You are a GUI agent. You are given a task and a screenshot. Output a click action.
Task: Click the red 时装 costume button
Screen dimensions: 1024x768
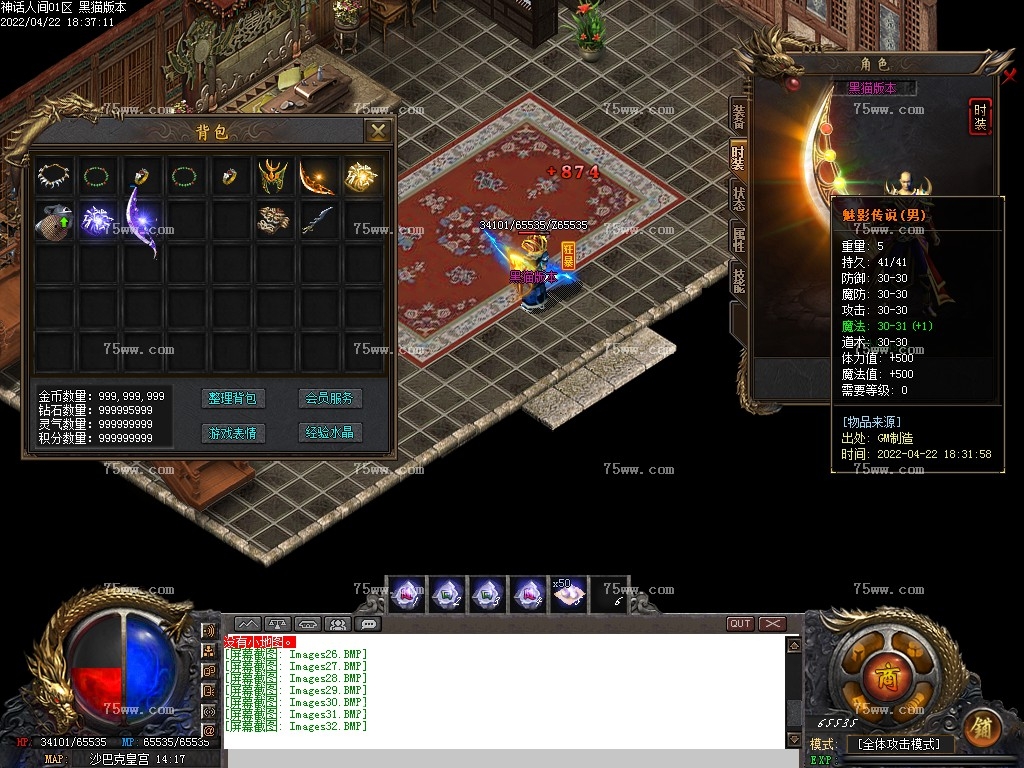click(x=980, y=117)
